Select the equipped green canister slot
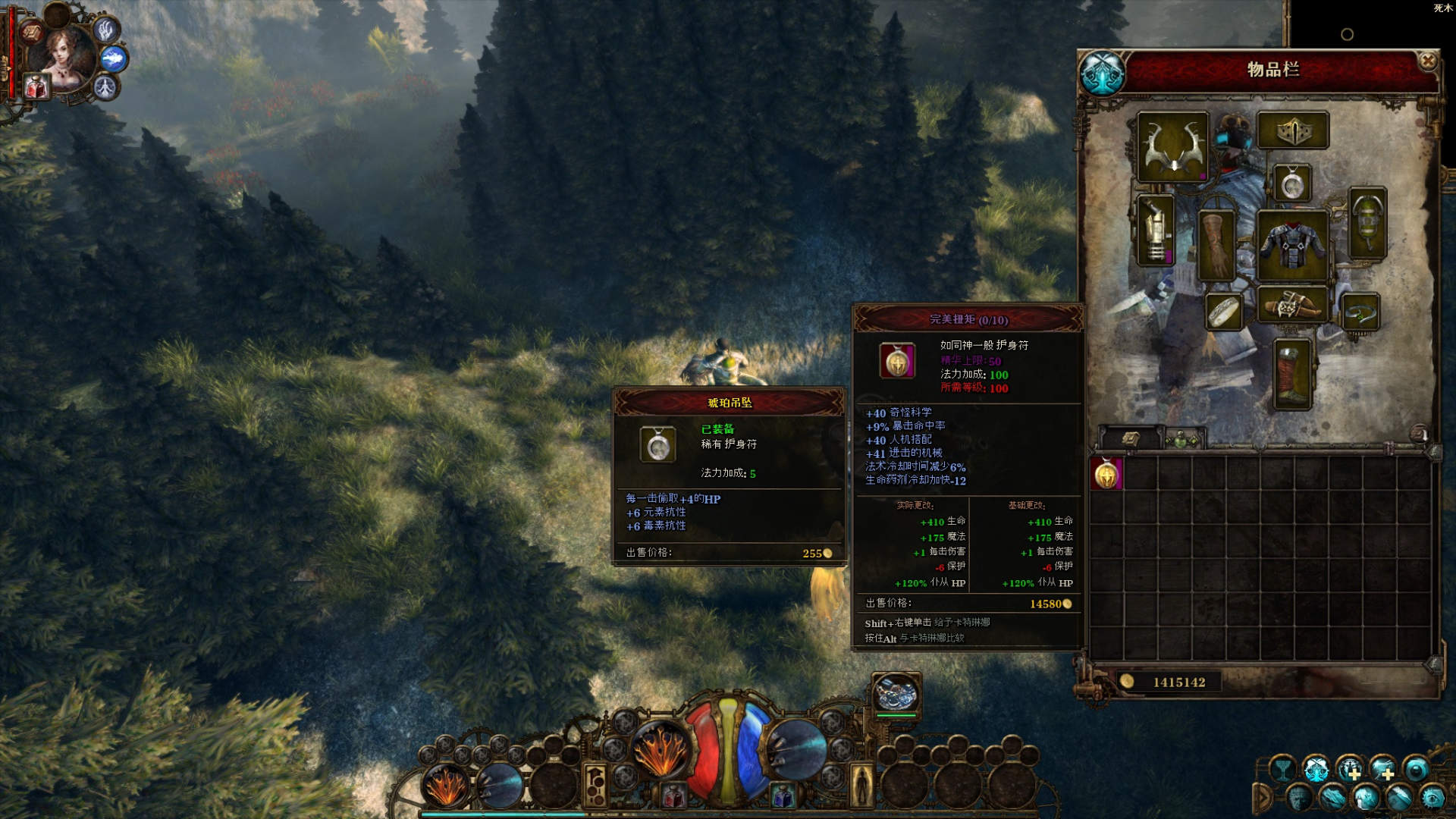Viewport: 1456px width, 819px height. click(x=1368, y=223)
